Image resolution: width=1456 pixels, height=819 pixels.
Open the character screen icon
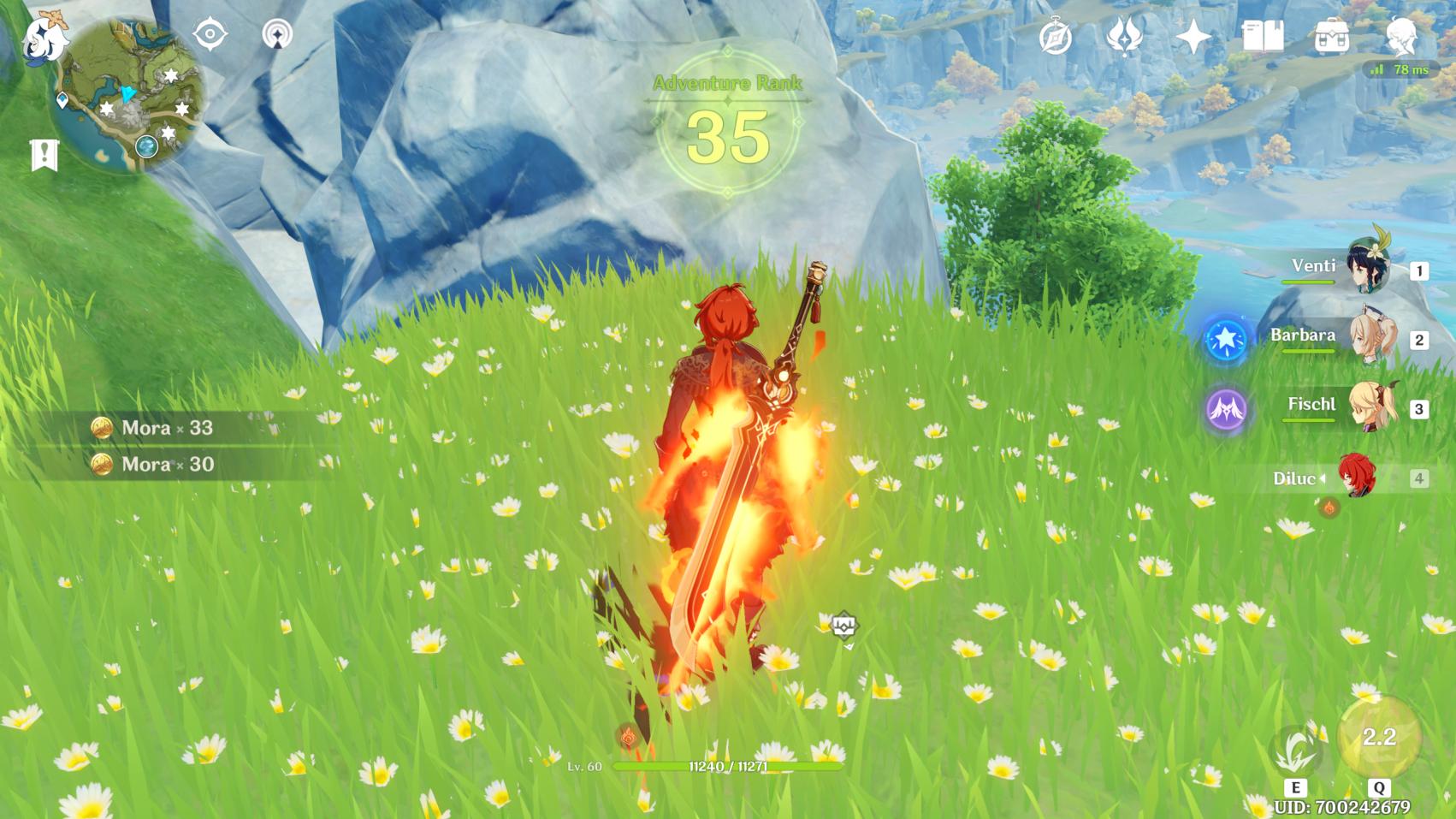coord(1401,37)
